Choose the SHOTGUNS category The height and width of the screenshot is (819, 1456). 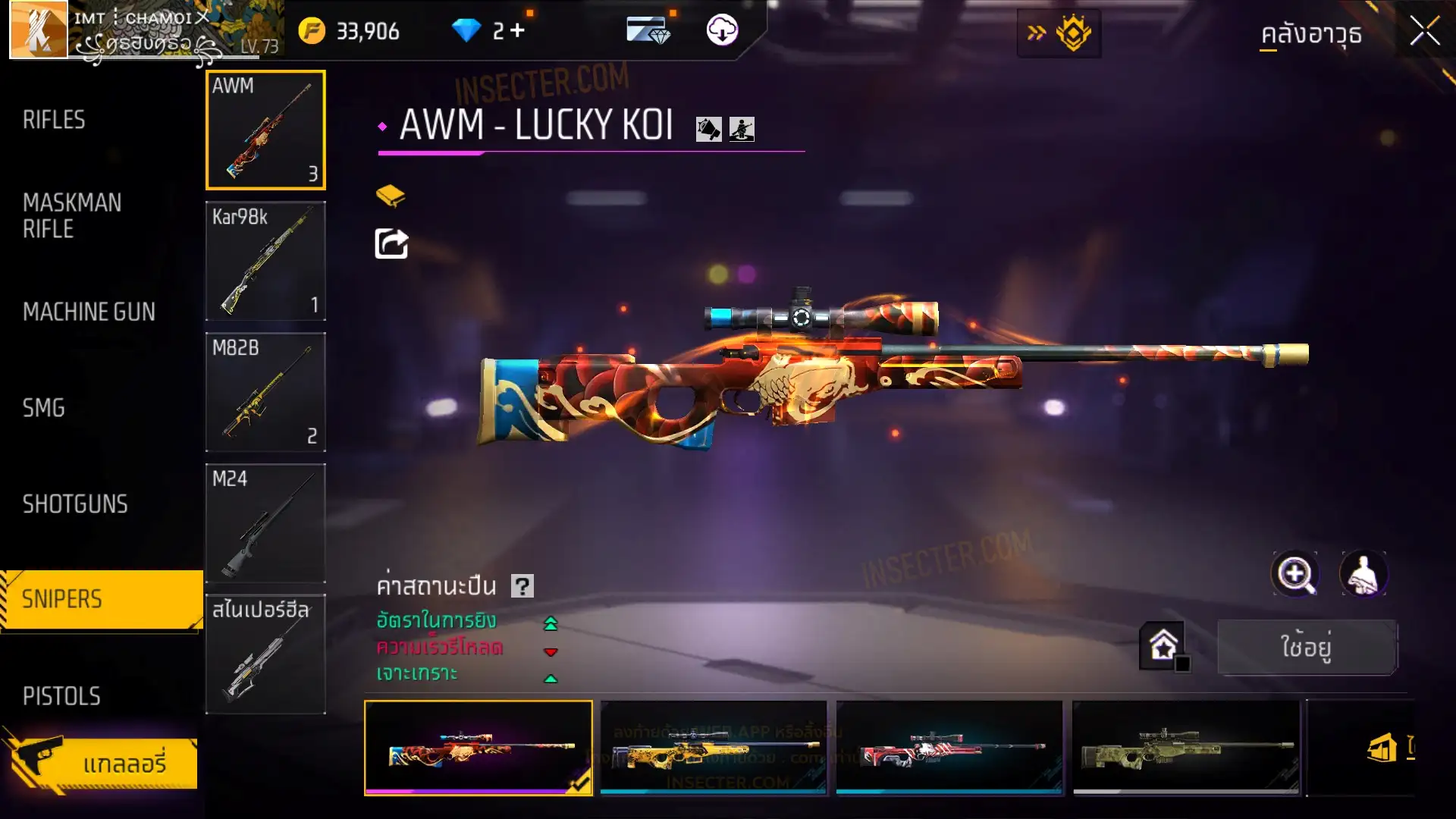coord(75,504)
